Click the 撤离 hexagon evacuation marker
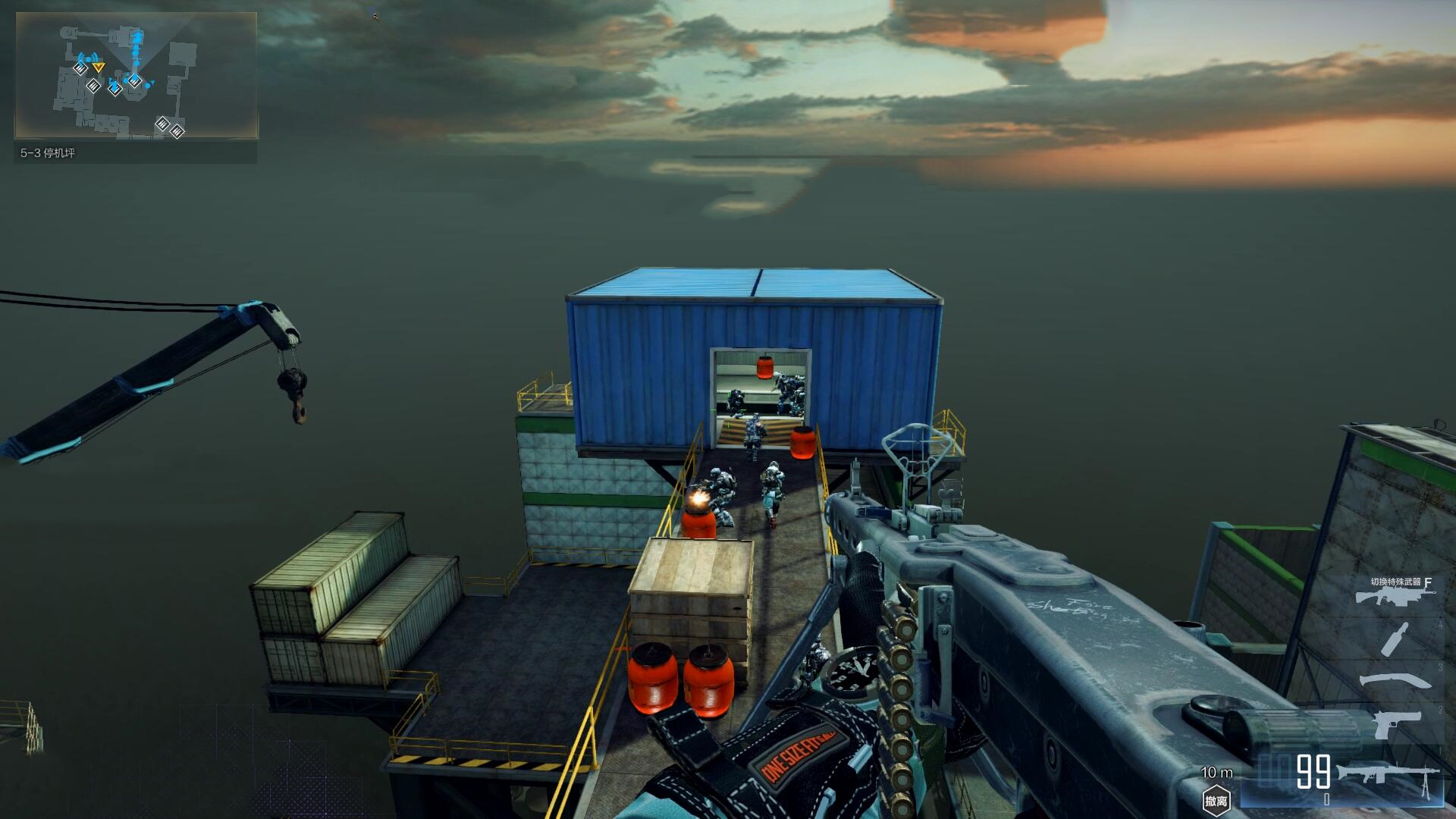The height and width of the screenshot is (819, 1456). click(x=1216, y=800)
